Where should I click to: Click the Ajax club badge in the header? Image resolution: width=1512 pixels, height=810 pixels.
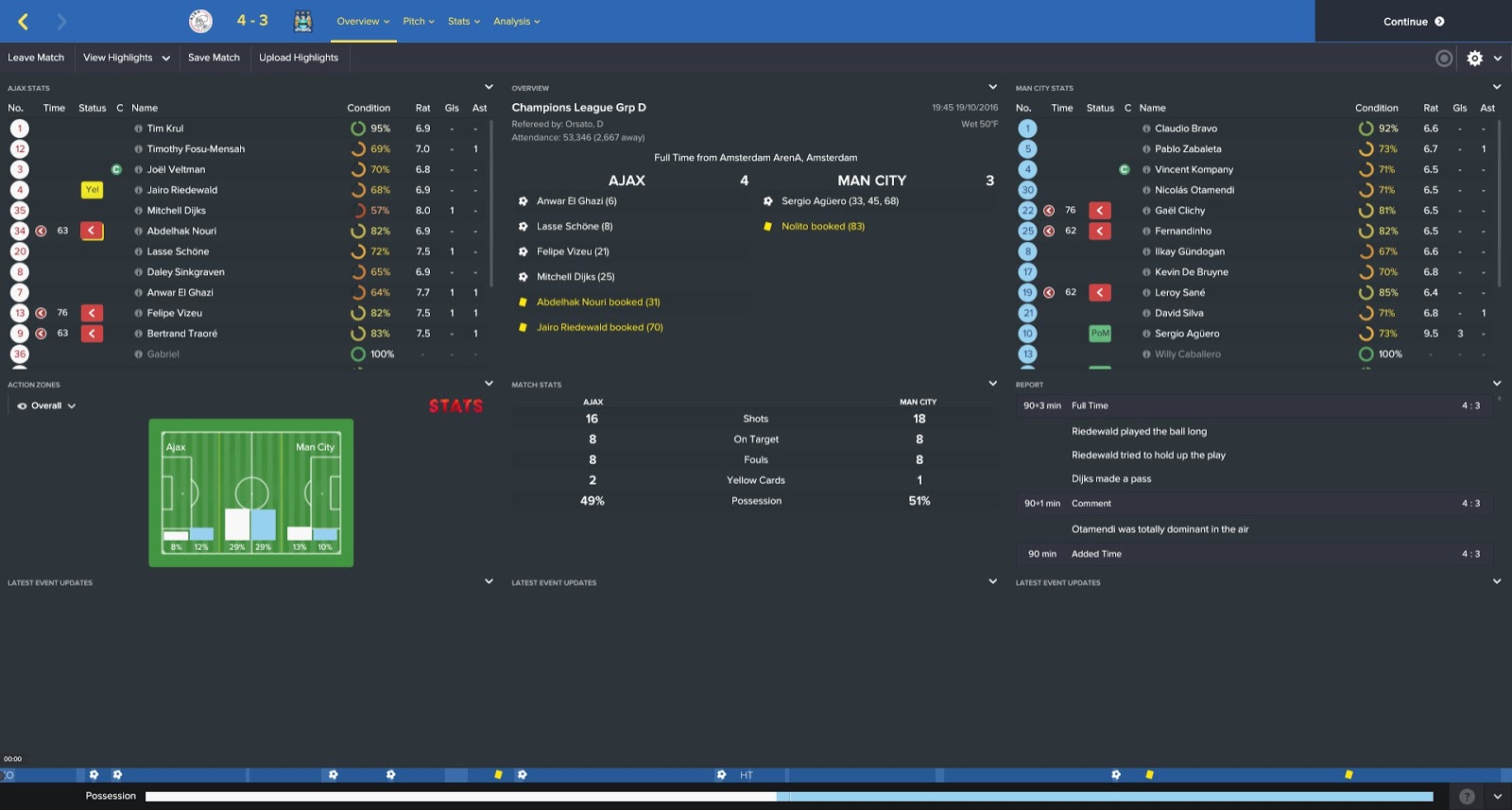(201, 20)
